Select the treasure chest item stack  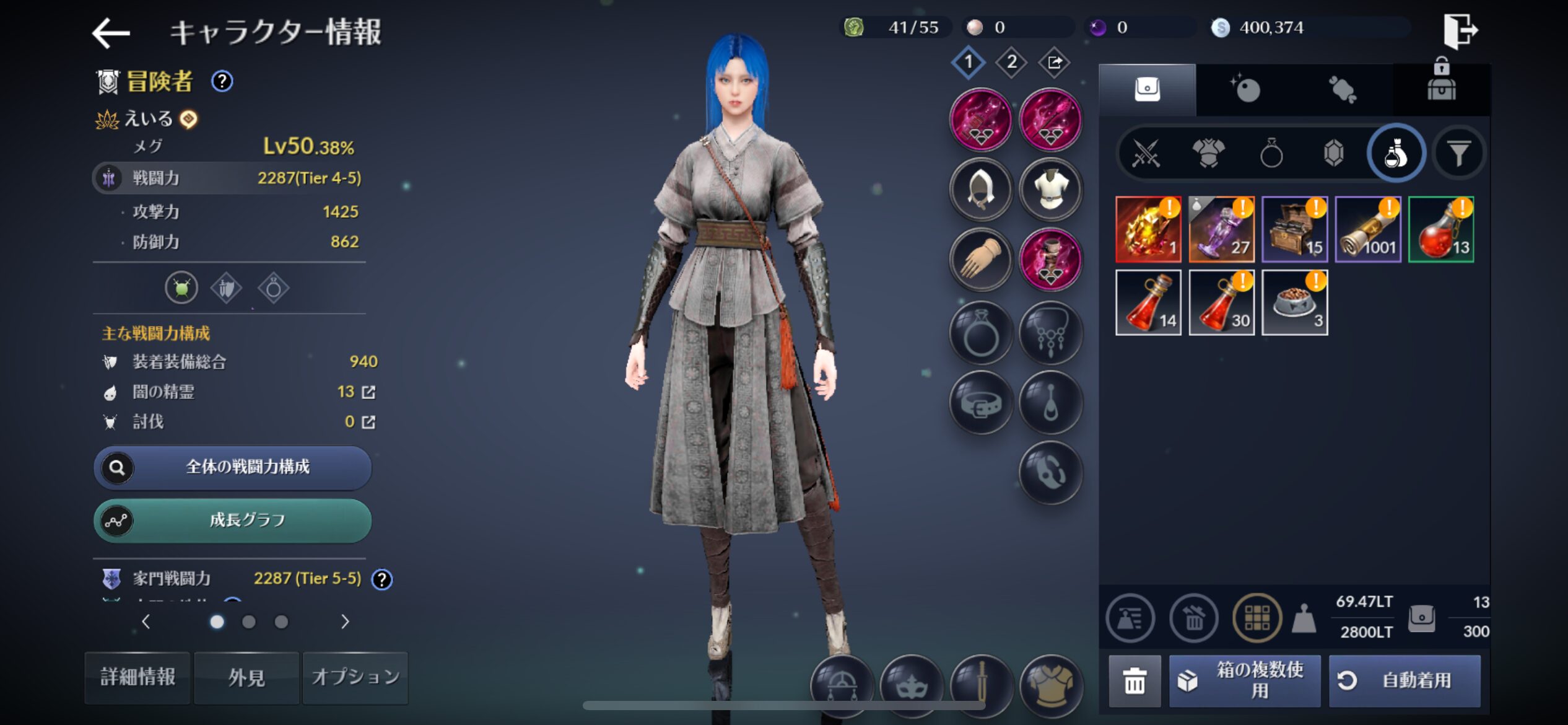pyautogui.click(x=1294, y=229)
